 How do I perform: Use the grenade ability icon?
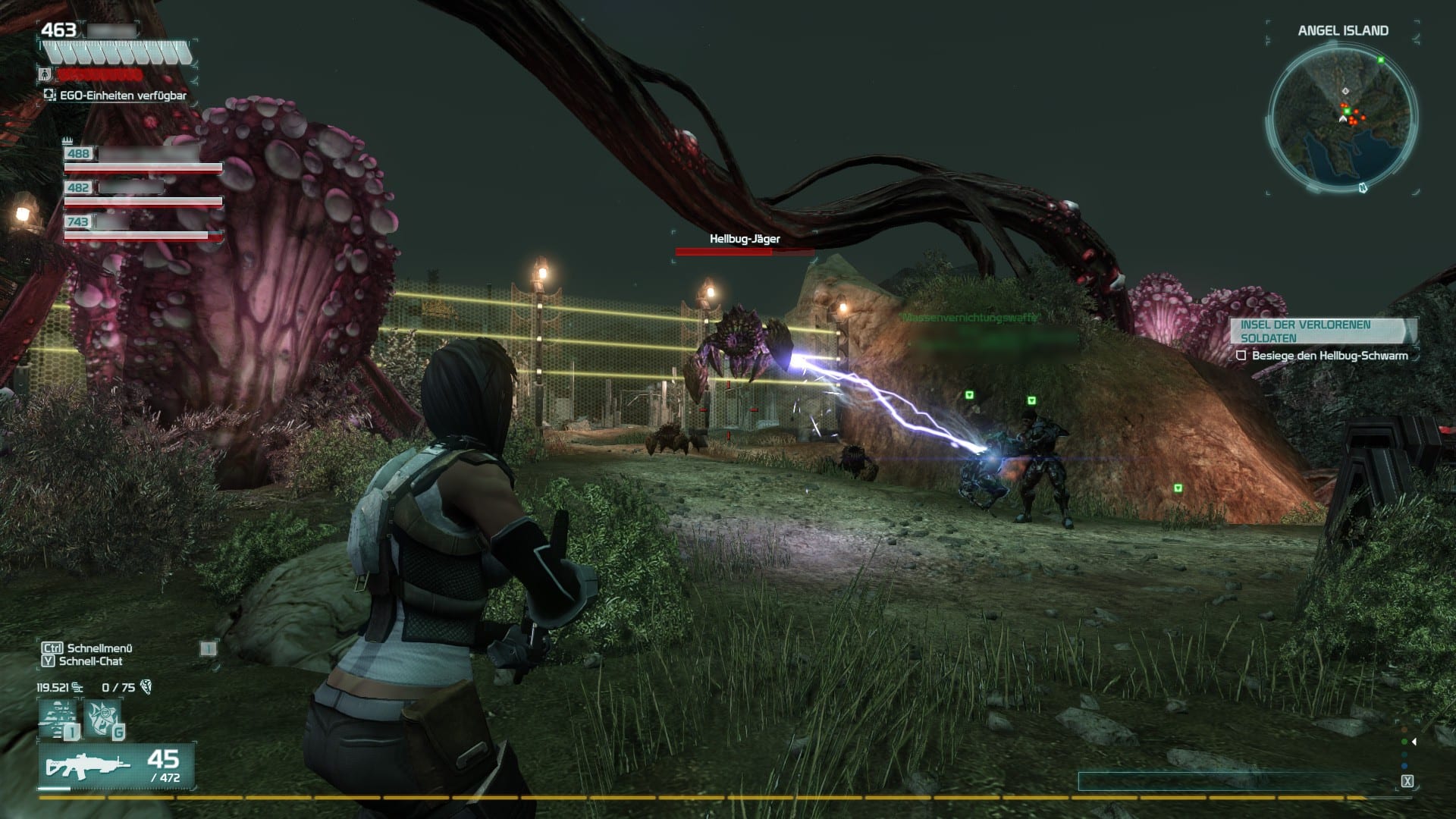pos(103,719)
